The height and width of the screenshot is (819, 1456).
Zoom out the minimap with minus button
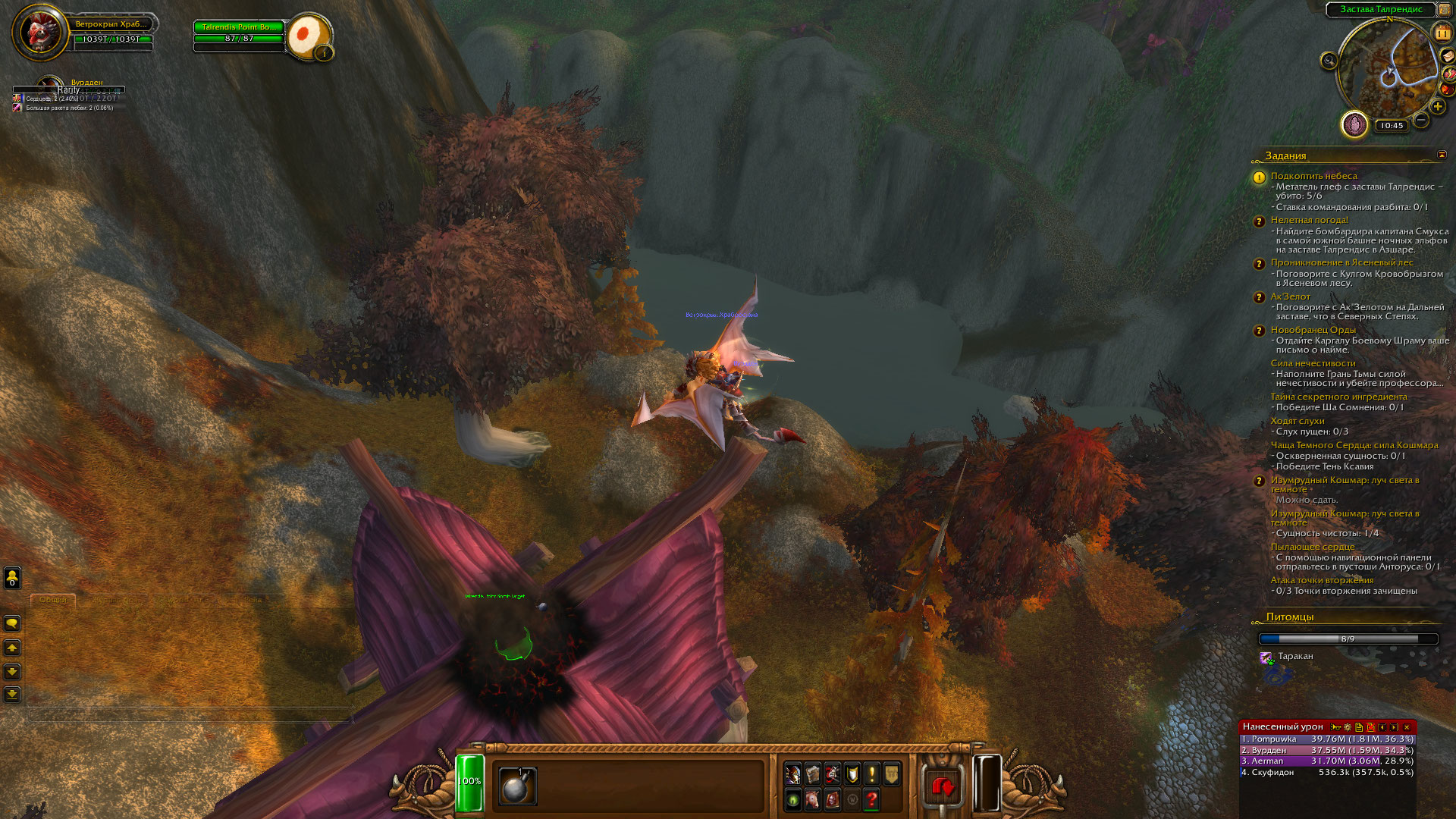(1421, 120)
